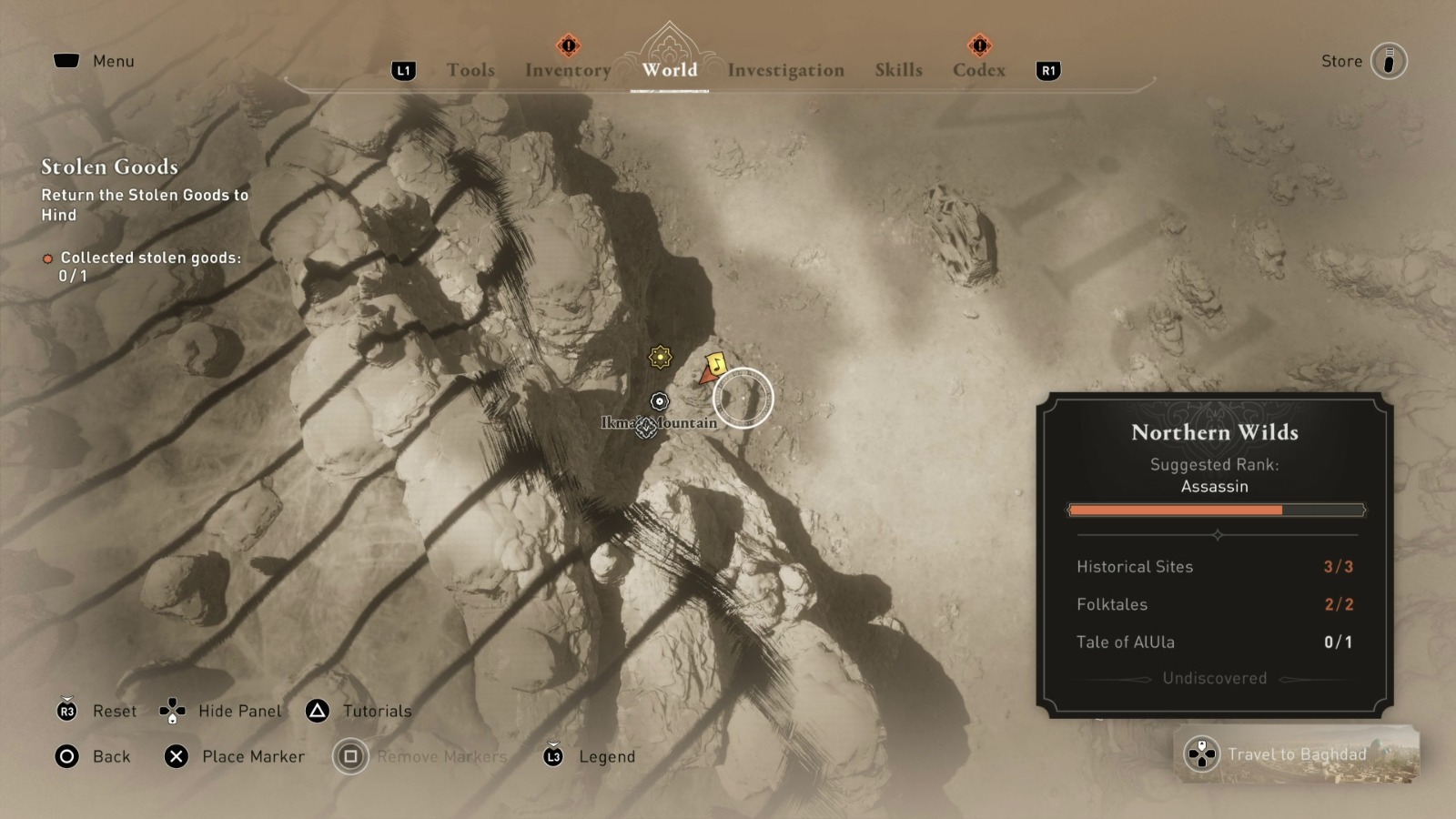Toggle Hide Panel with the d-pad icon
Viewport: 1456px width, 819px height.
click(172, 711)
